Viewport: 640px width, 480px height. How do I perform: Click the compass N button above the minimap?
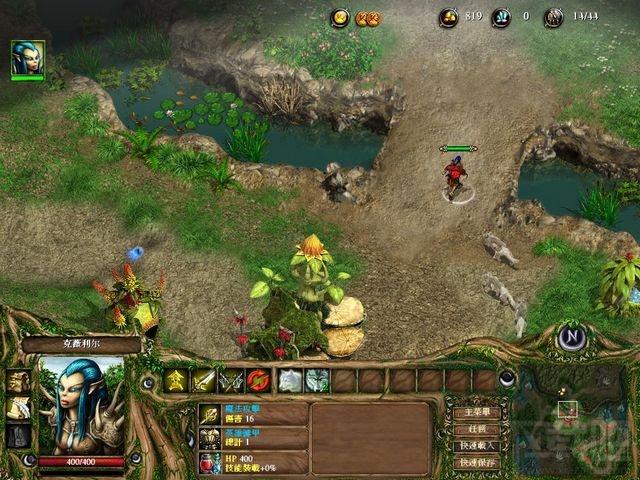572,336
